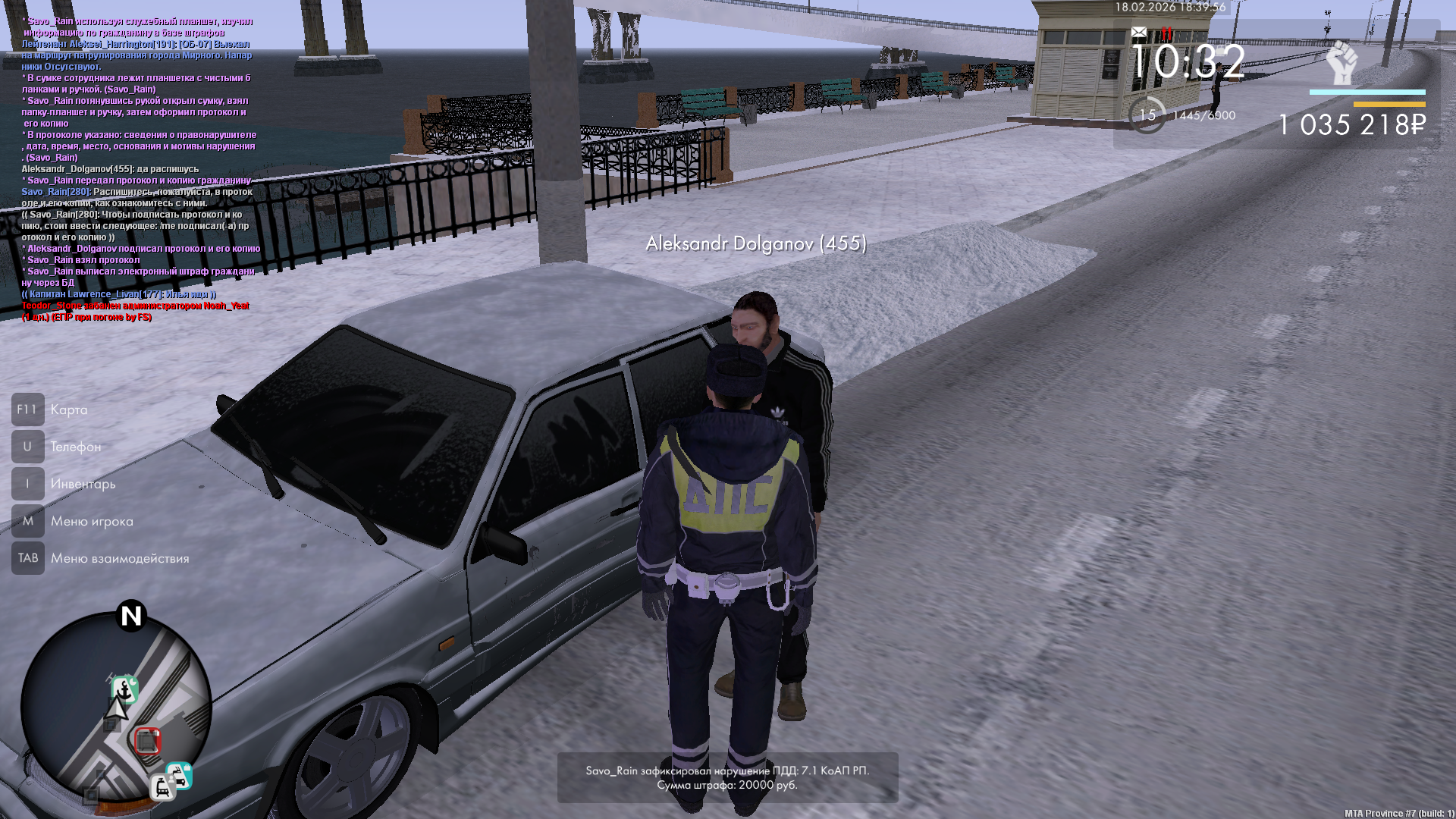Click the minimap's north N compass marker
The height and width of the screenshot is (819, 1456).
click(x=131, y=616)
